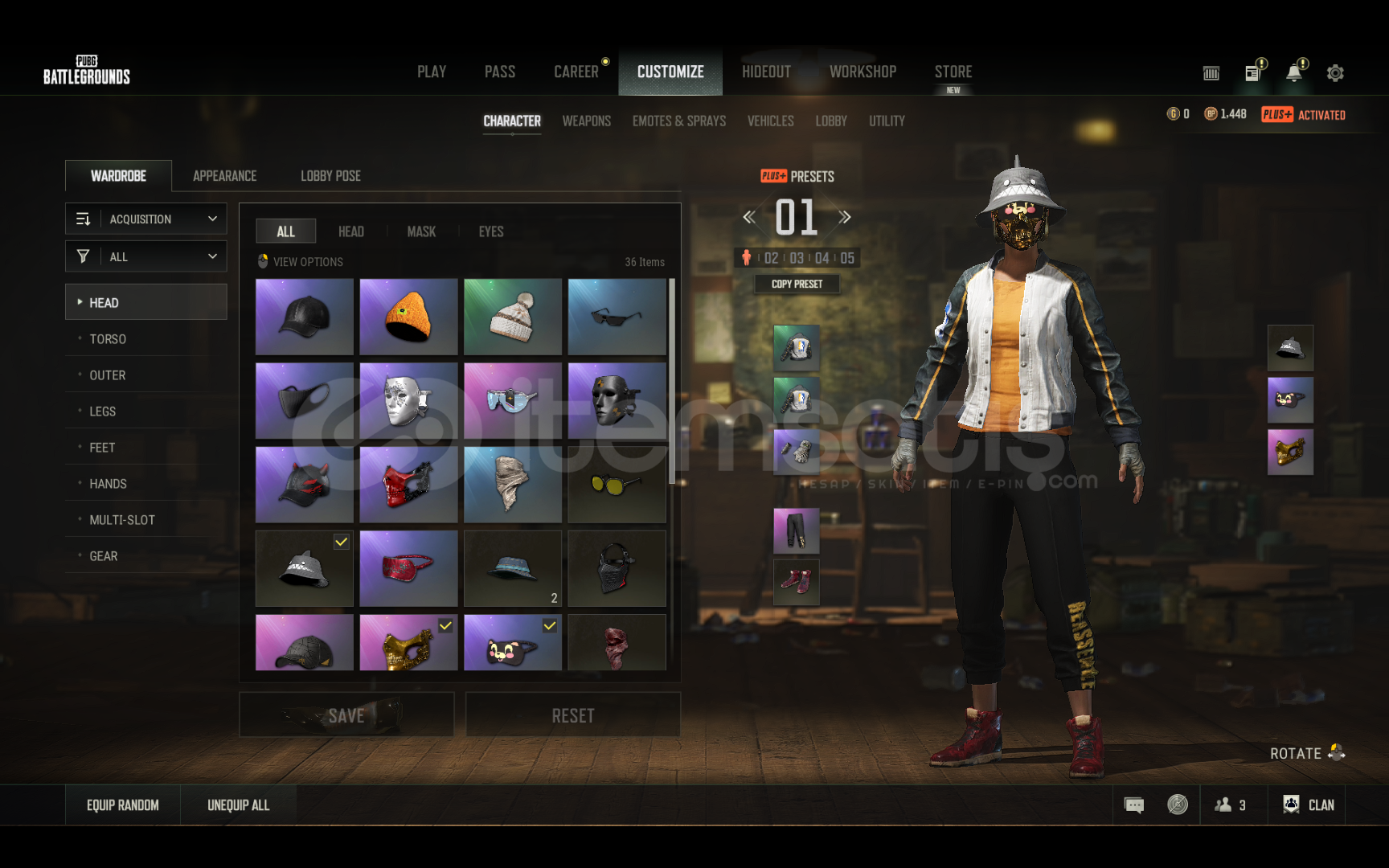Screen dimensions: 1389x868
Task: Pick the red skull mask item
Action: click(x=408, y=485)
